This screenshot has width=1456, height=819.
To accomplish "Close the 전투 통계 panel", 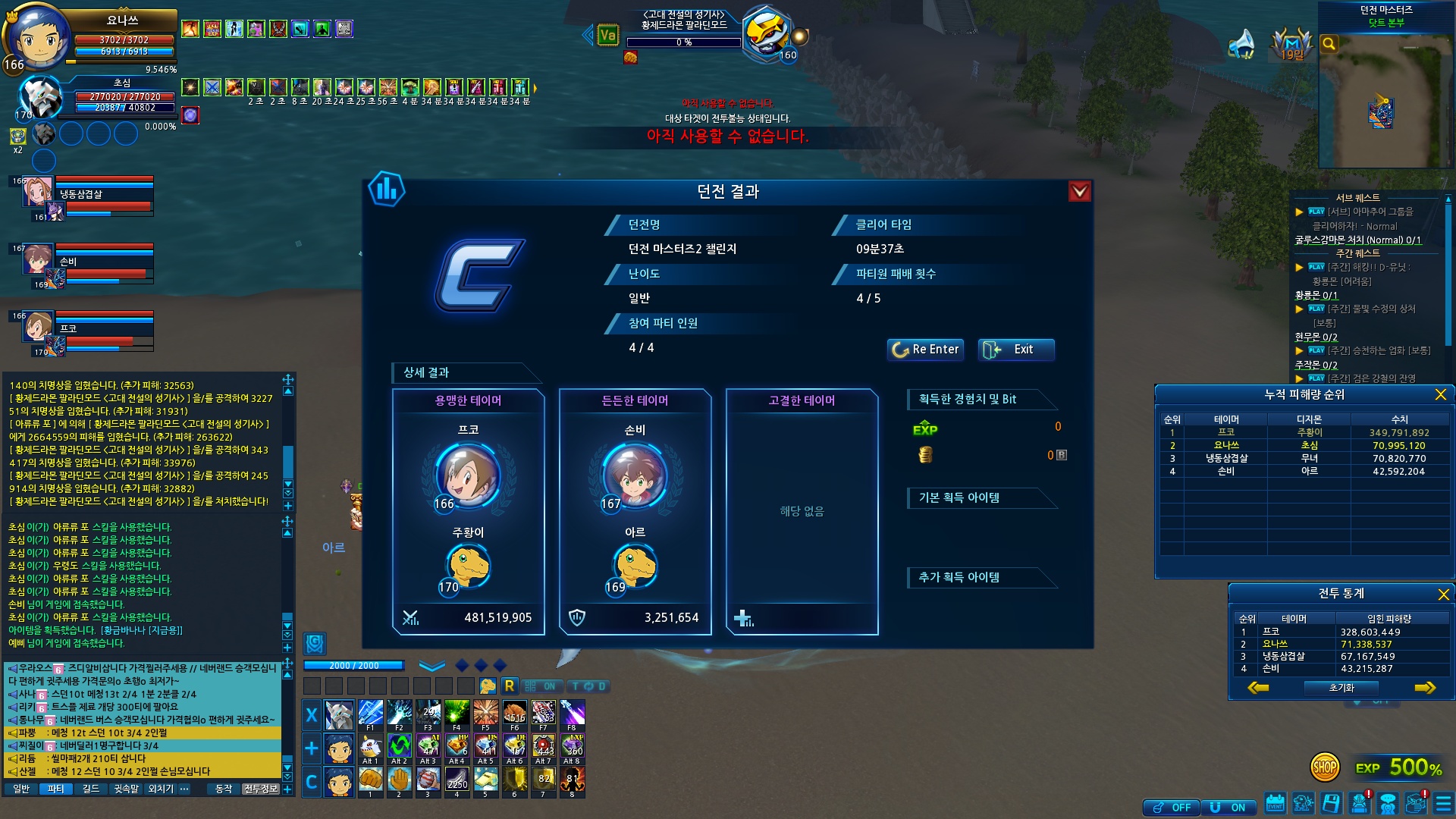I will click(x=1443, y=594).
